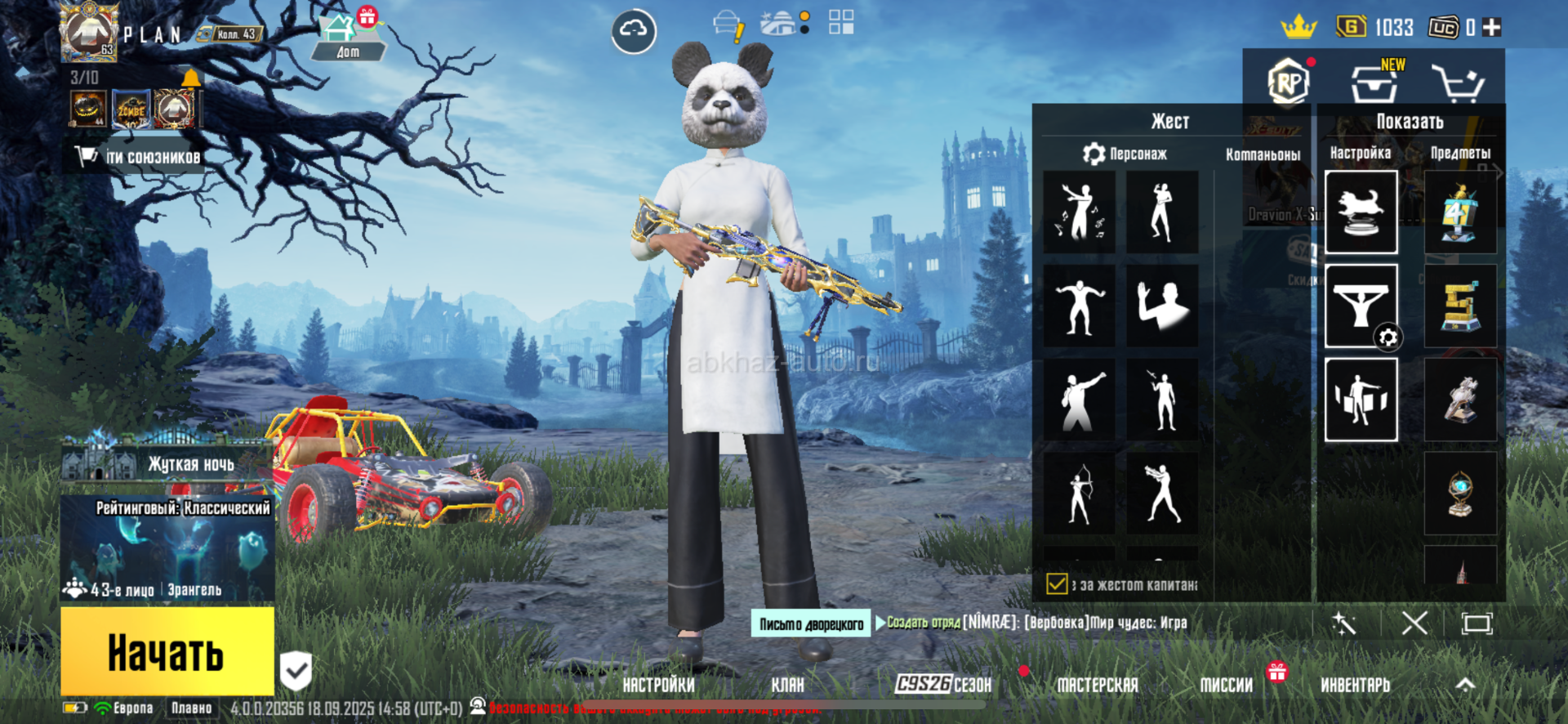Viewport: 1568px width, 724px height.
Task: Choose the flexing muscles emote
Action: (1079, 306)
